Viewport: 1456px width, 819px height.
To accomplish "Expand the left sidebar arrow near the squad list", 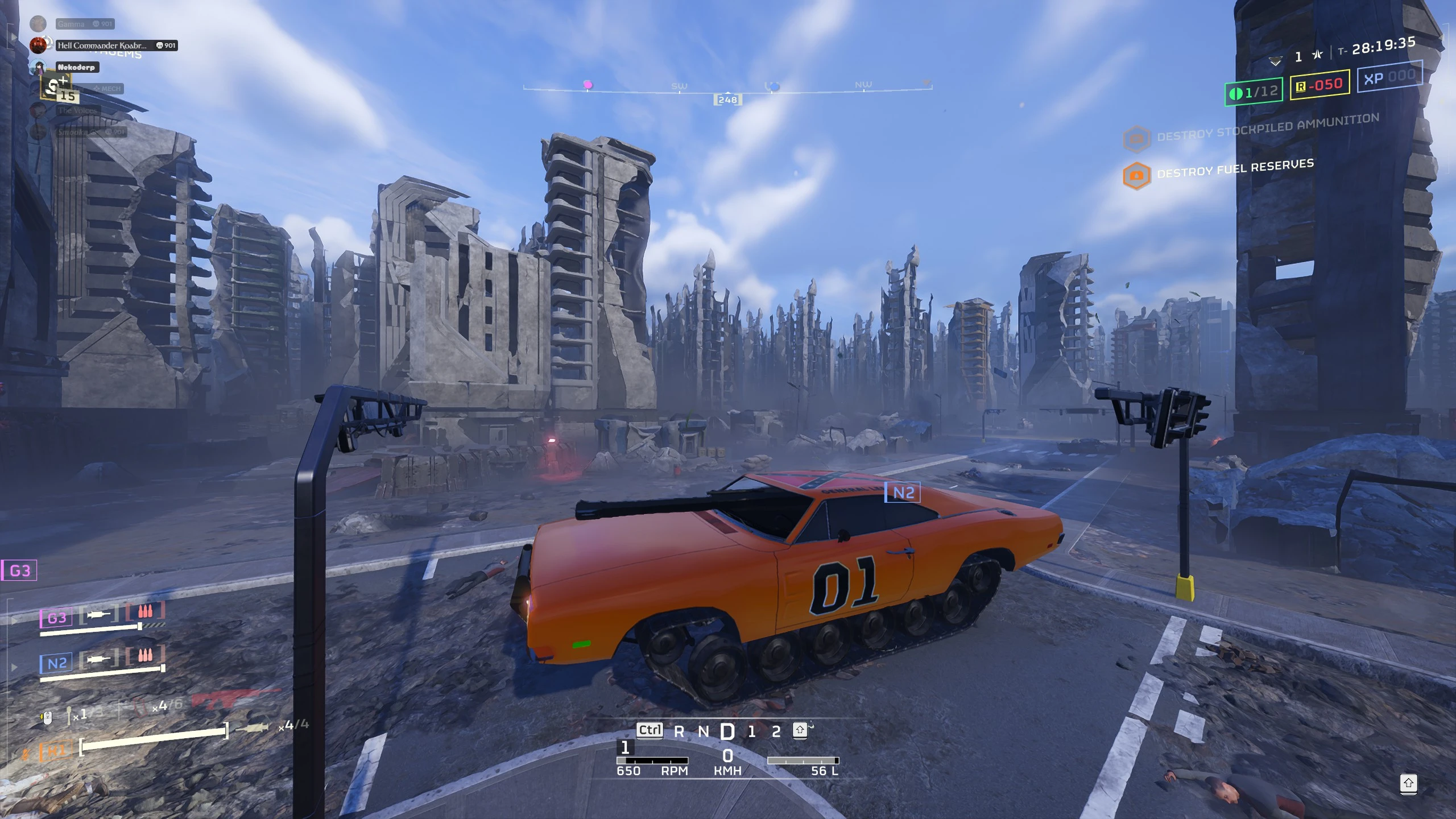I will click(x=13, y=38).
